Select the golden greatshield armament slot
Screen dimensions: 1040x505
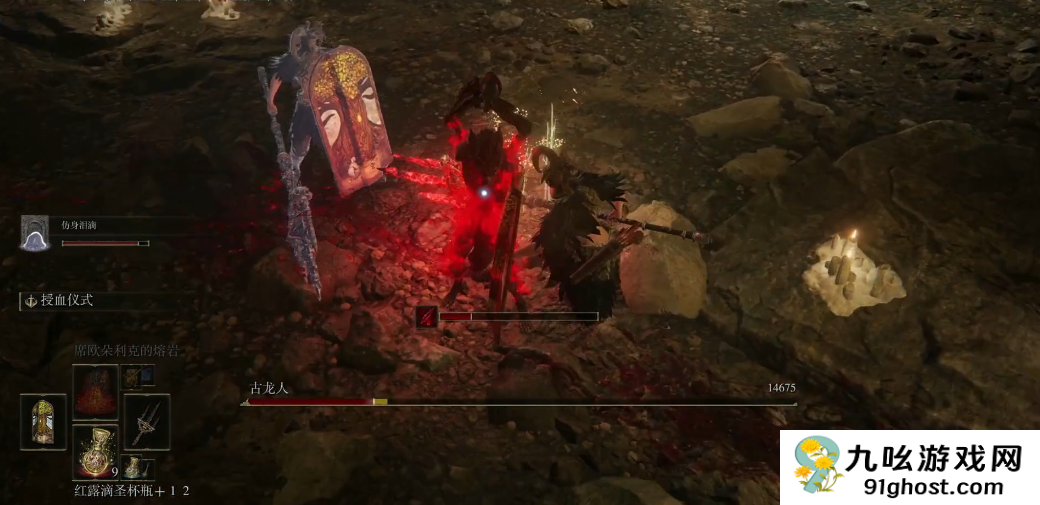43,421
